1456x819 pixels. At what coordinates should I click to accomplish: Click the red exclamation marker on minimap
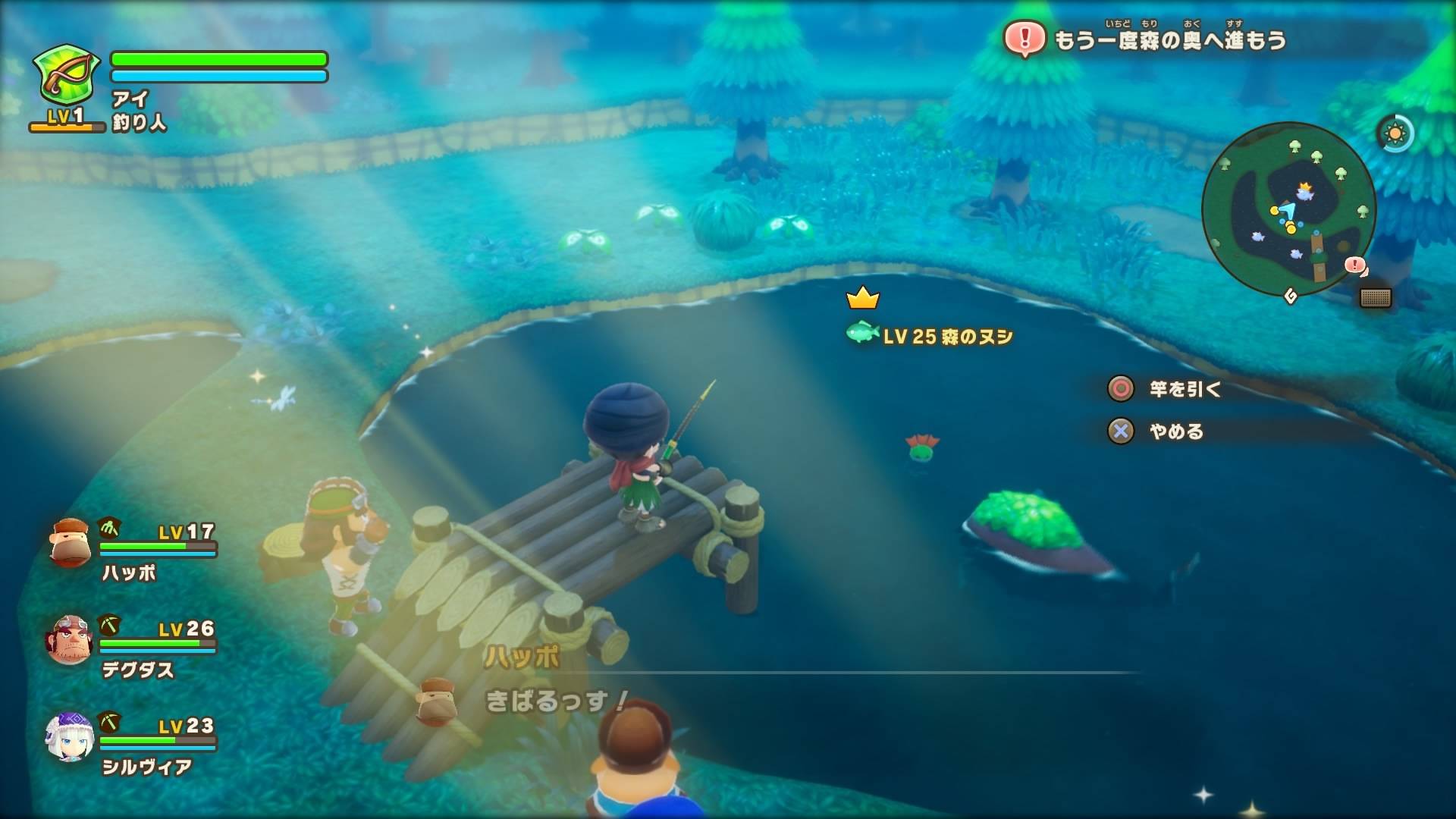click(1354, 265)
